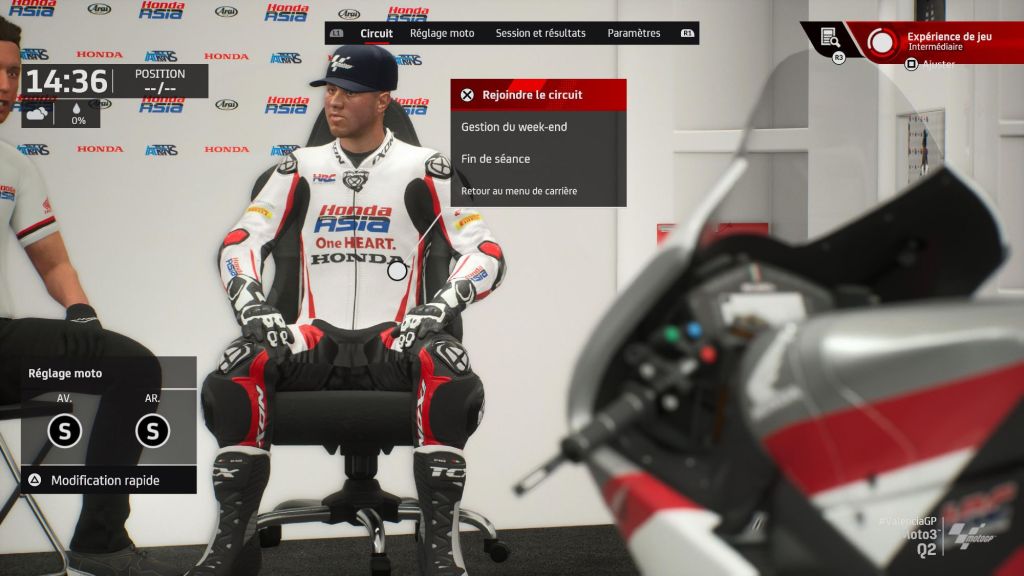Open the Réglage moto tab
Viewport: 1024px width, 576px height.
coord(442,33)
